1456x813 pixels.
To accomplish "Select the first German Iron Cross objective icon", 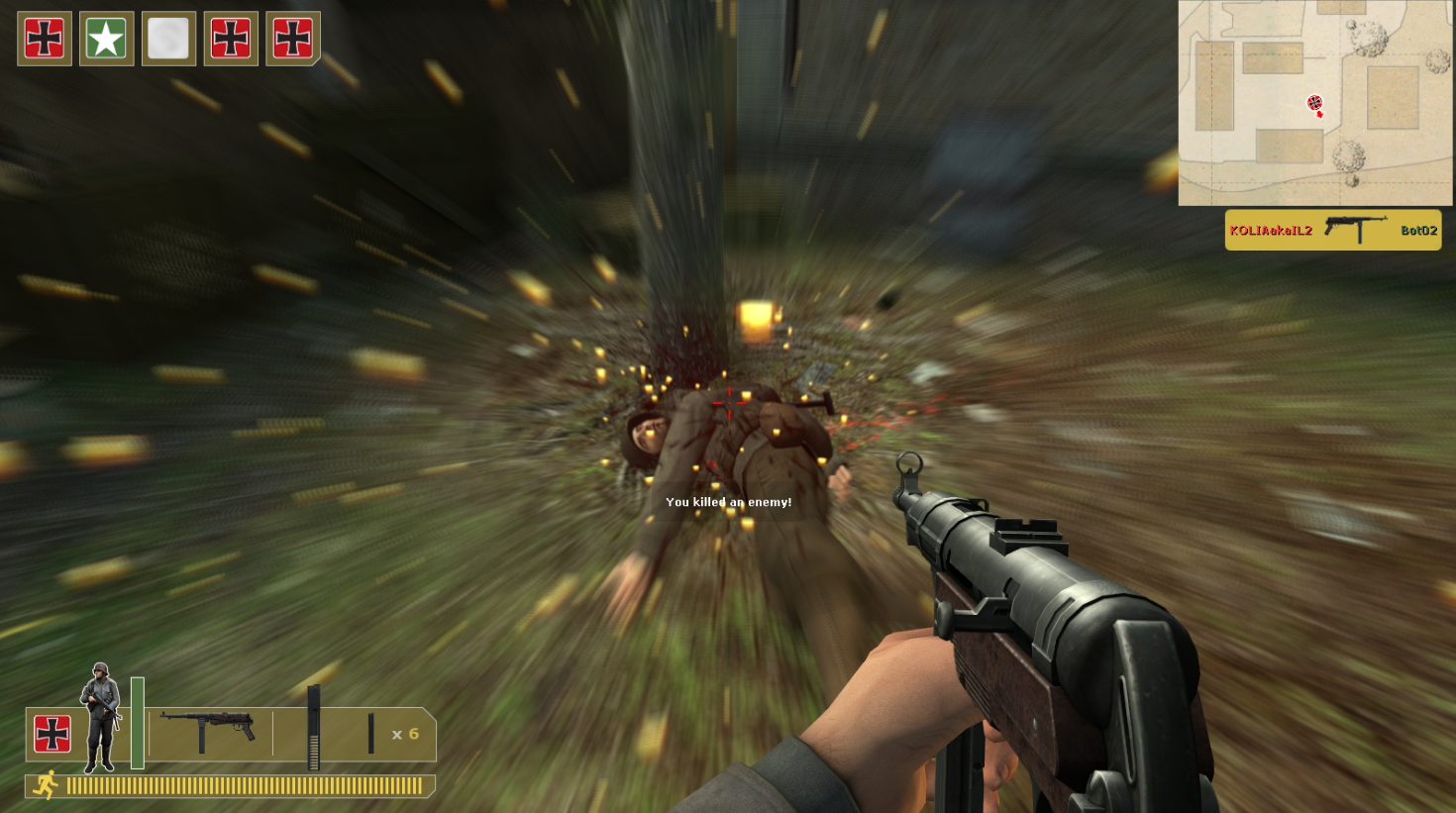I will pos(44,39).
